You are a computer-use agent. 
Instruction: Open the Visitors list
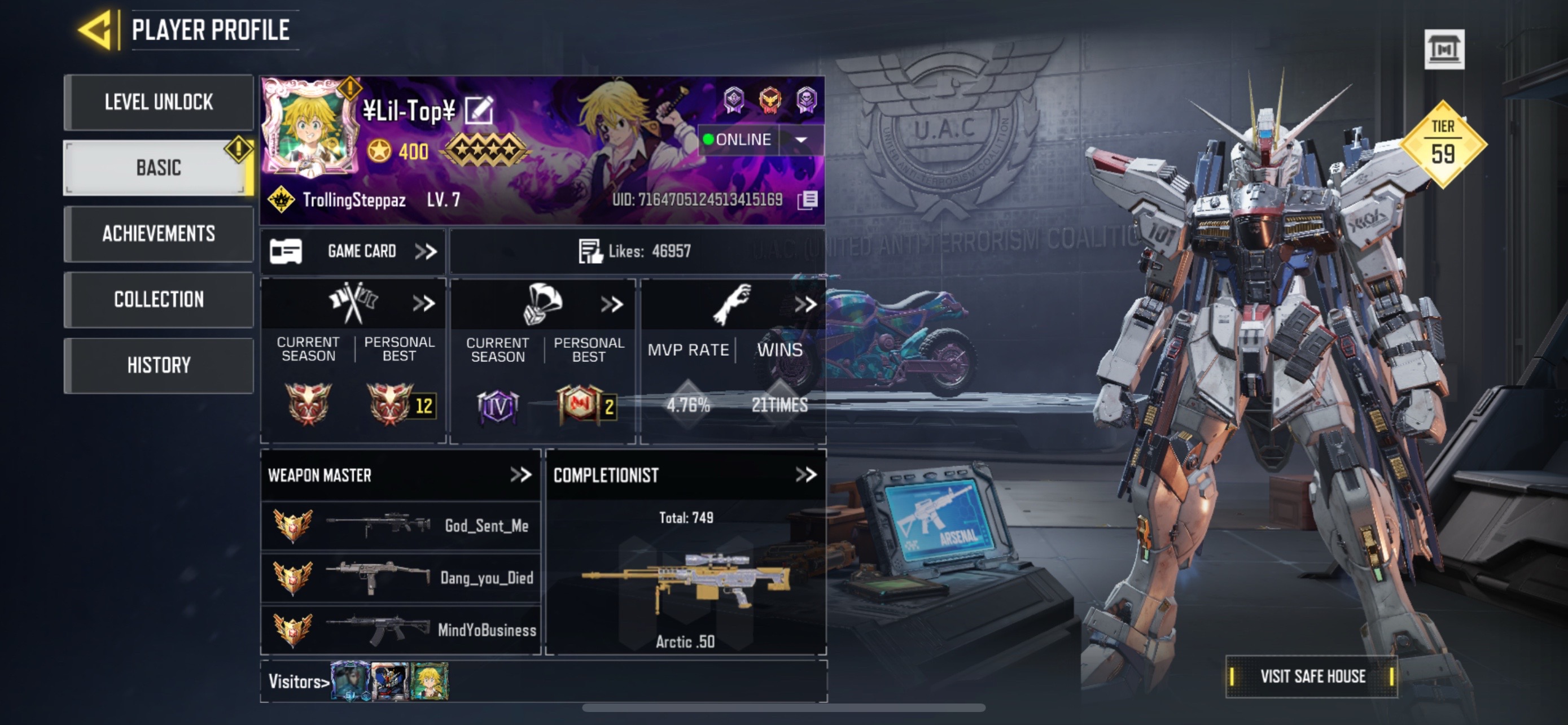point(299,682)
